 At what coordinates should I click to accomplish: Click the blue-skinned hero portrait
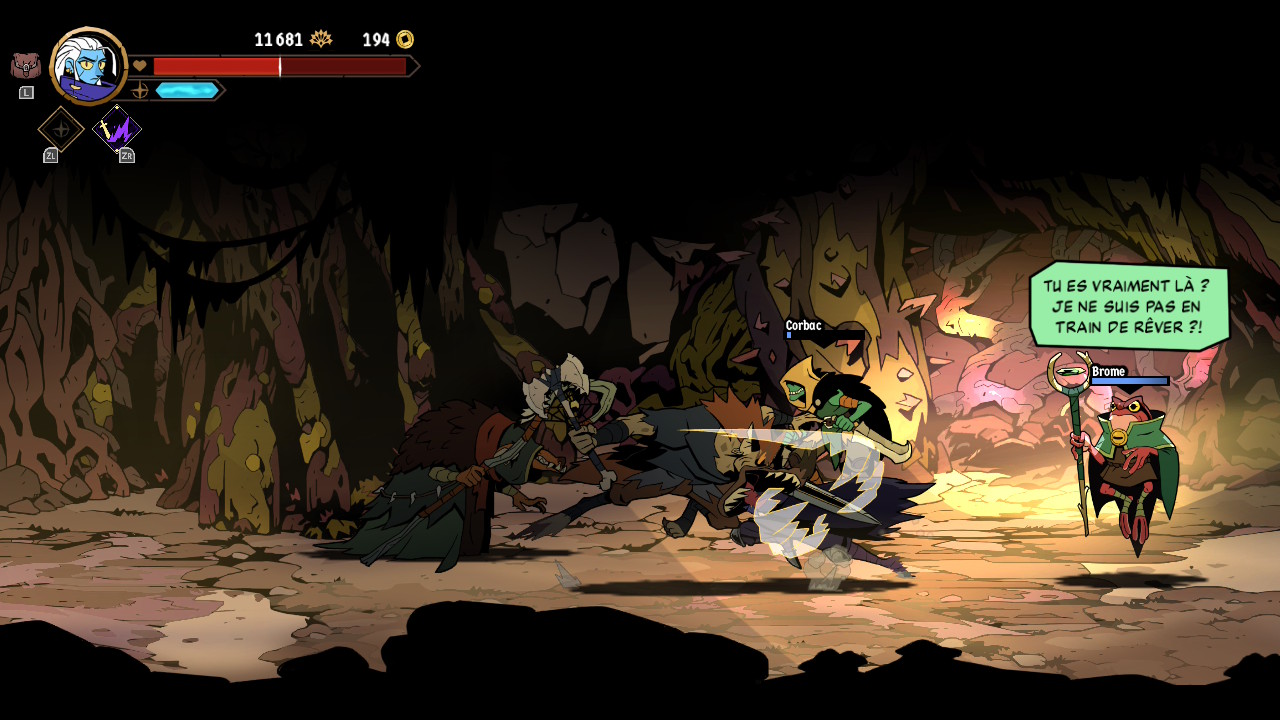pos(88,66)
